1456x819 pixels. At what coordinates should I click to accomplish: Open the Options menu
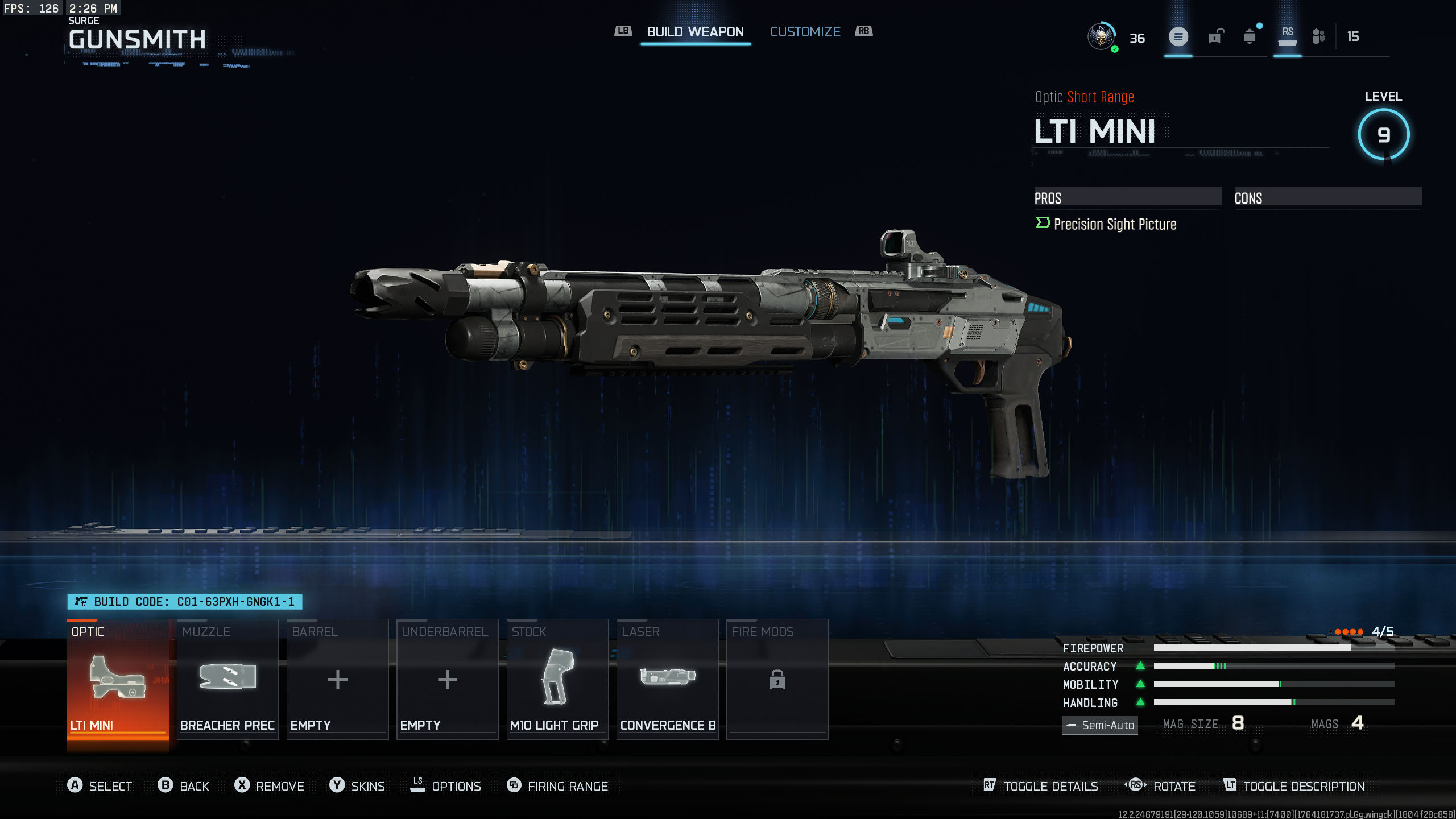coord(448,785)
